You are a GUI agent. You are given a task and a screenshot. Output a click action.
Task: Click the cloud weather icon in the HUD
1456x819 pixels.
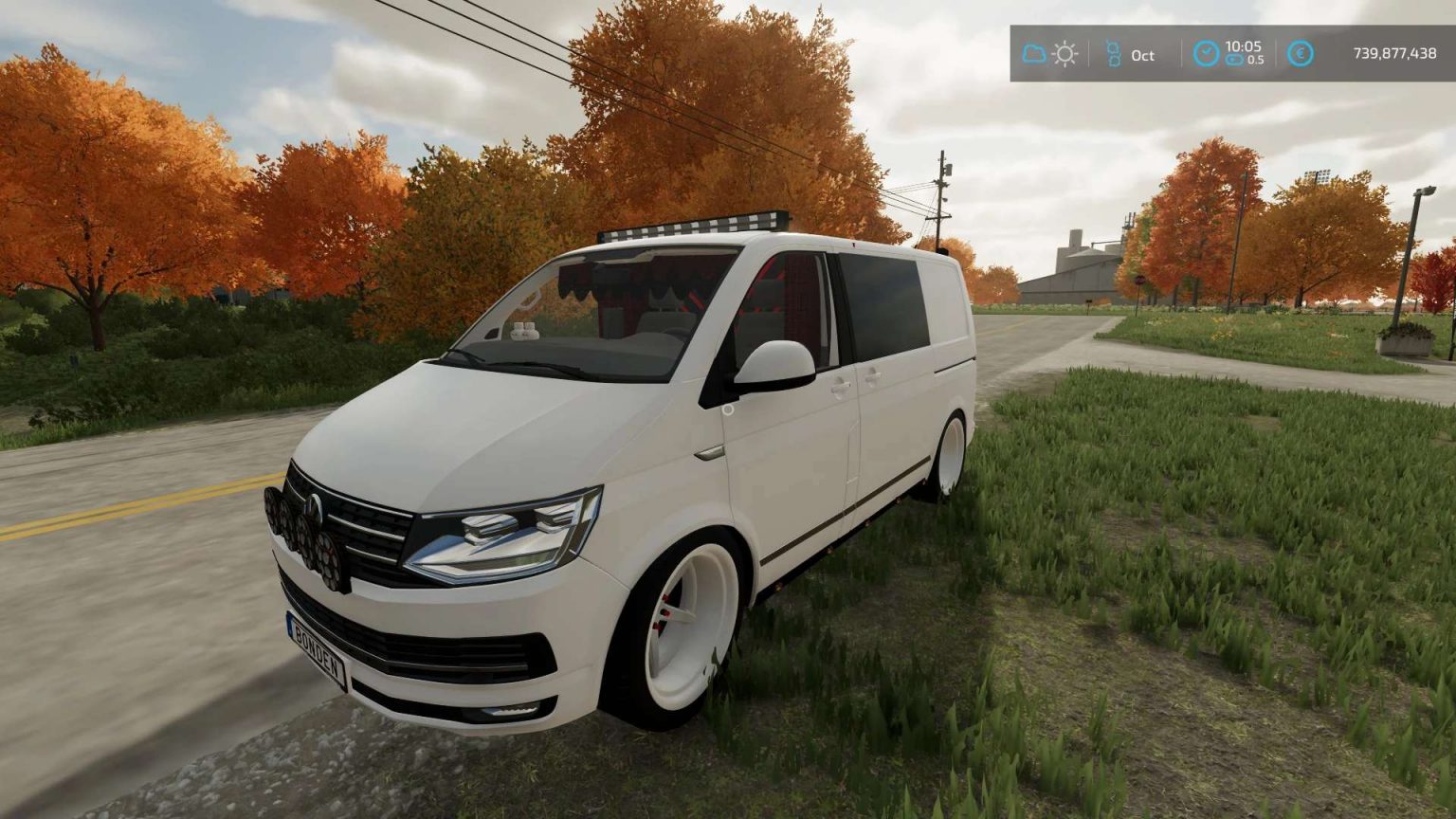coord(1032,53)
